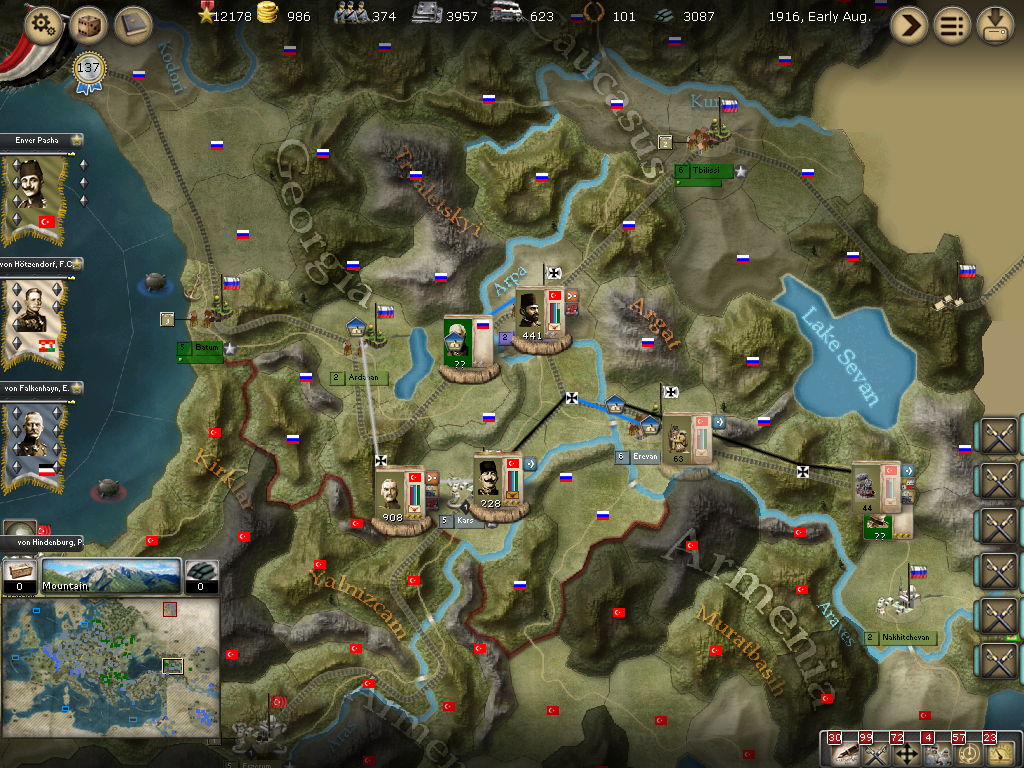Open the research dial panel
1024x768 pixels.
pos(967,753)
